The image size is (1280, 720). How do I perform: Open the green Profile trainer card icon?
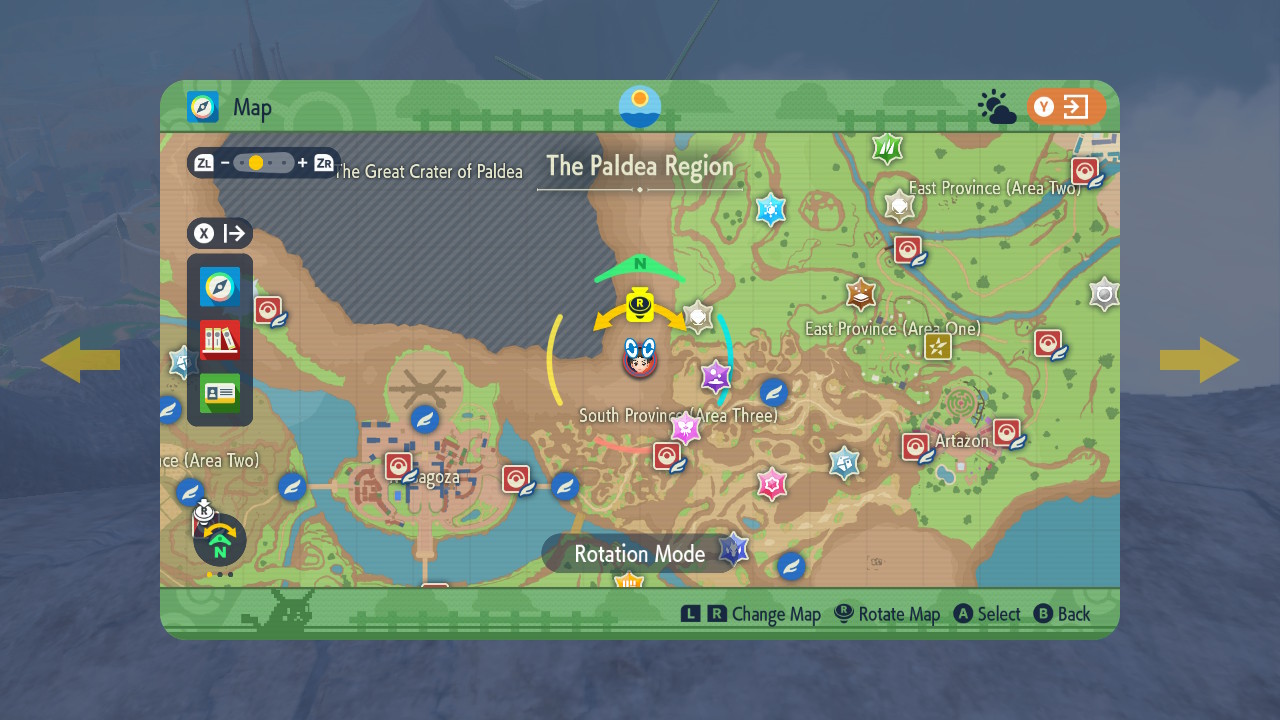click(x=219, y=393)
